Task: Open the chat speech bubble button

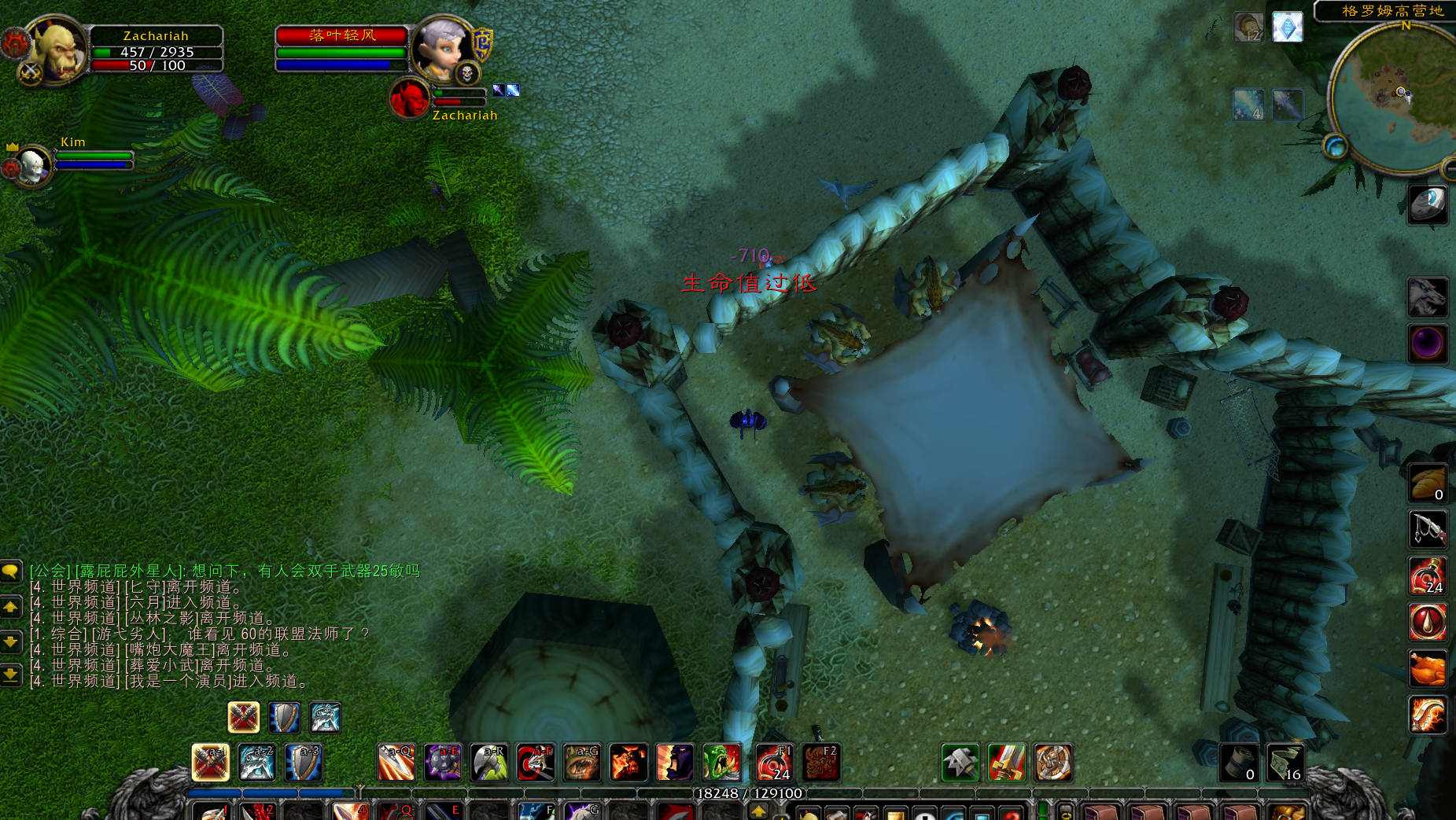Action: [x=11, y=572]
